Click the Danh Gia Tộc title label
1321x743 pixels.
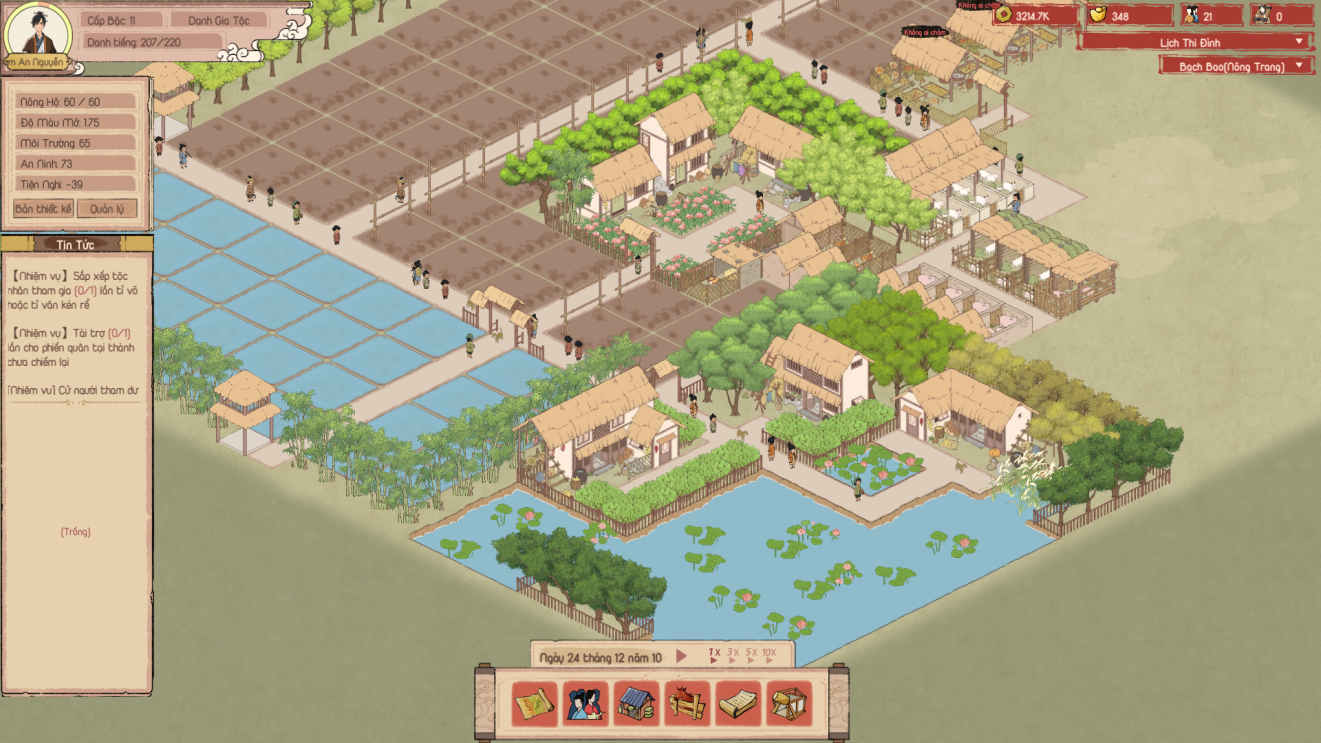[x=219, y=20]
